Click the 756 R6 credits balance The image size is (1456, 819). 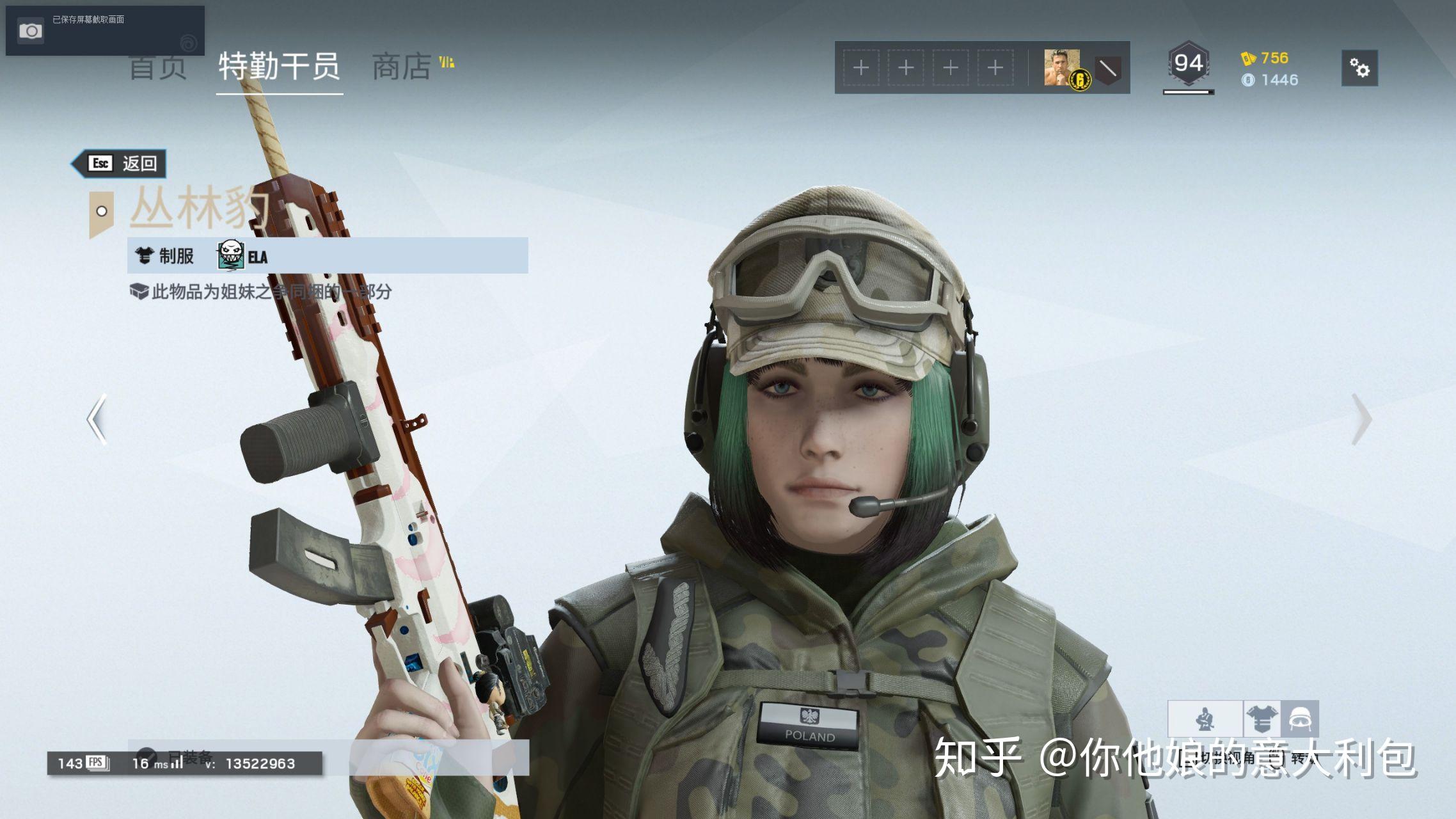1265,58
